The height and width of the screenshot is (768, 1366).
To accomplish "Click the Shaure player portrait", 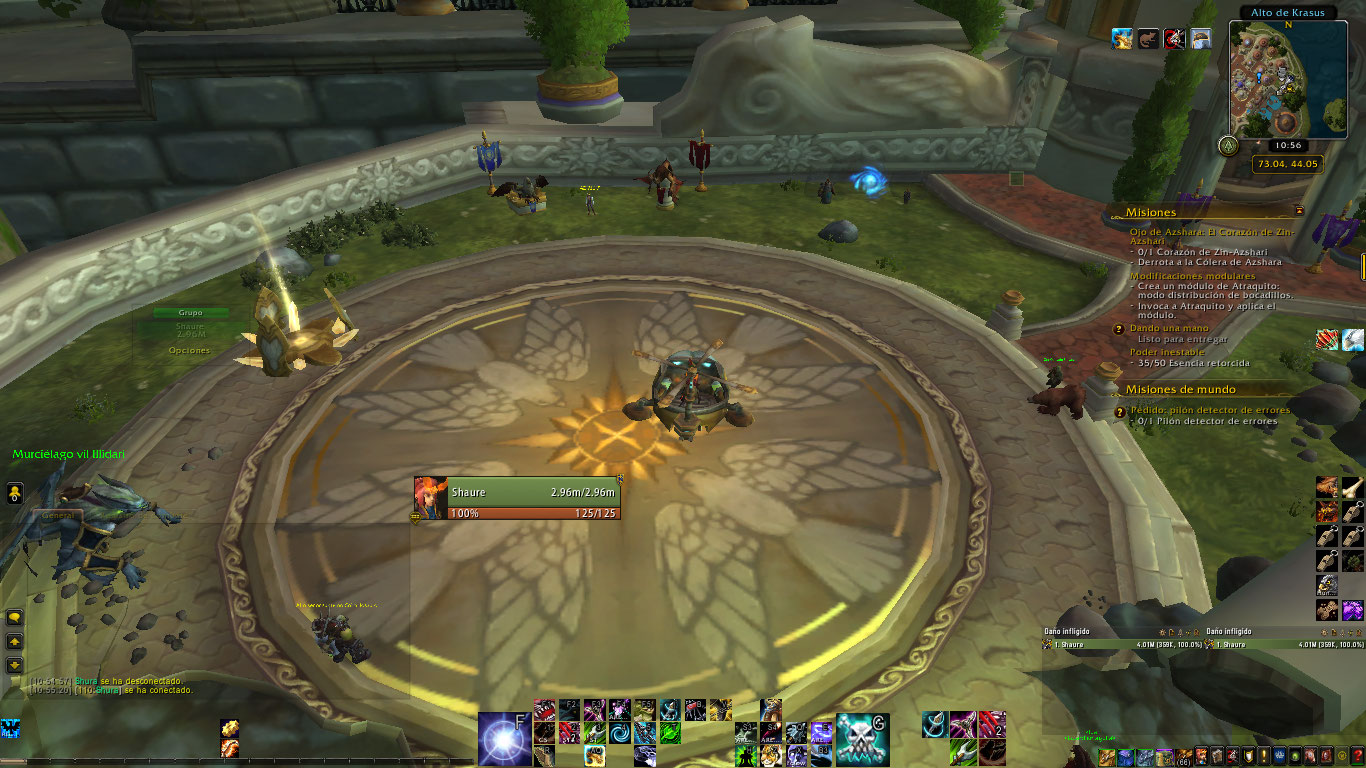I will click(431, 498).
